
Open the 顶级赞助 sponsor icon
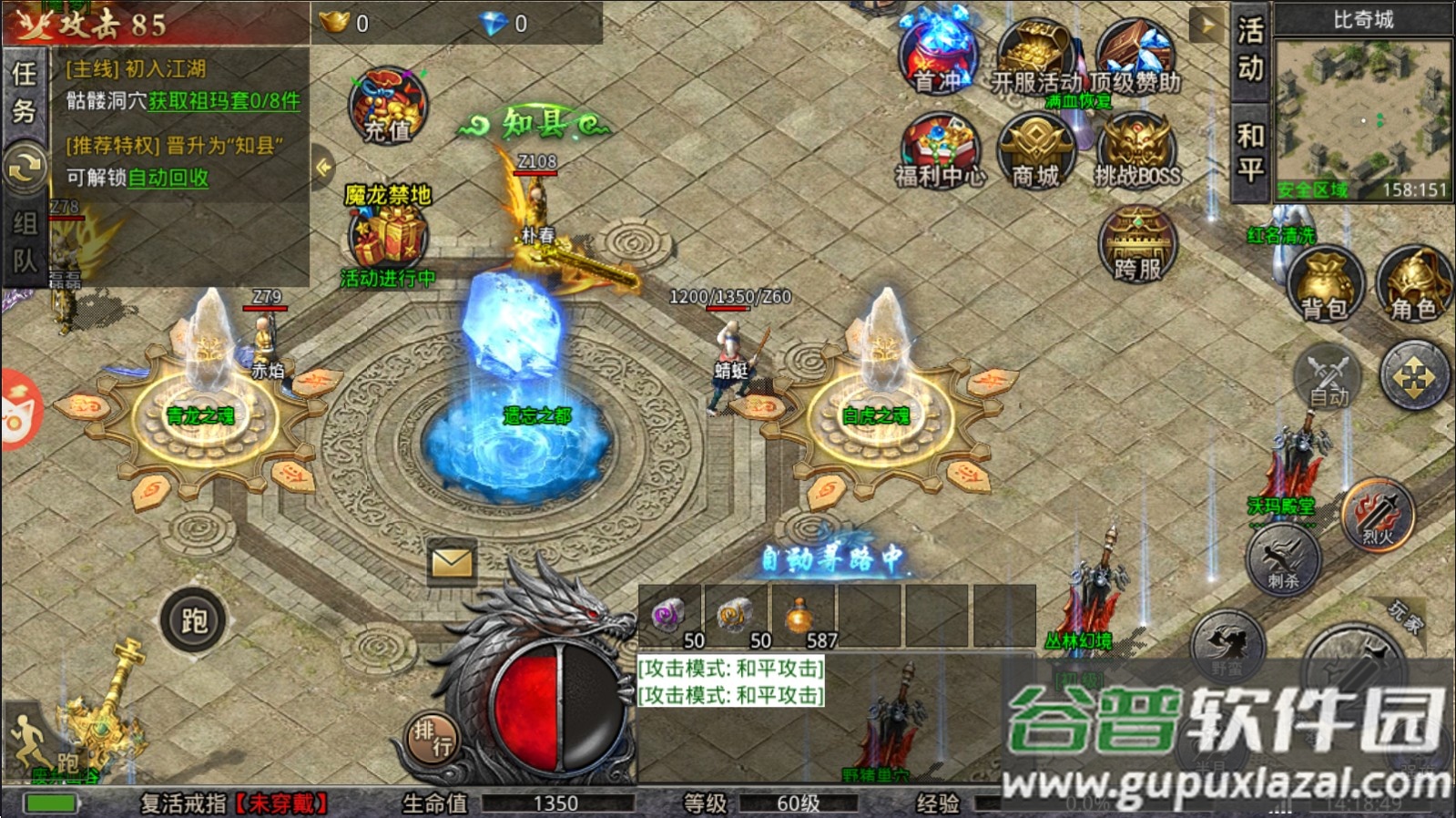tap(1135, 55)
